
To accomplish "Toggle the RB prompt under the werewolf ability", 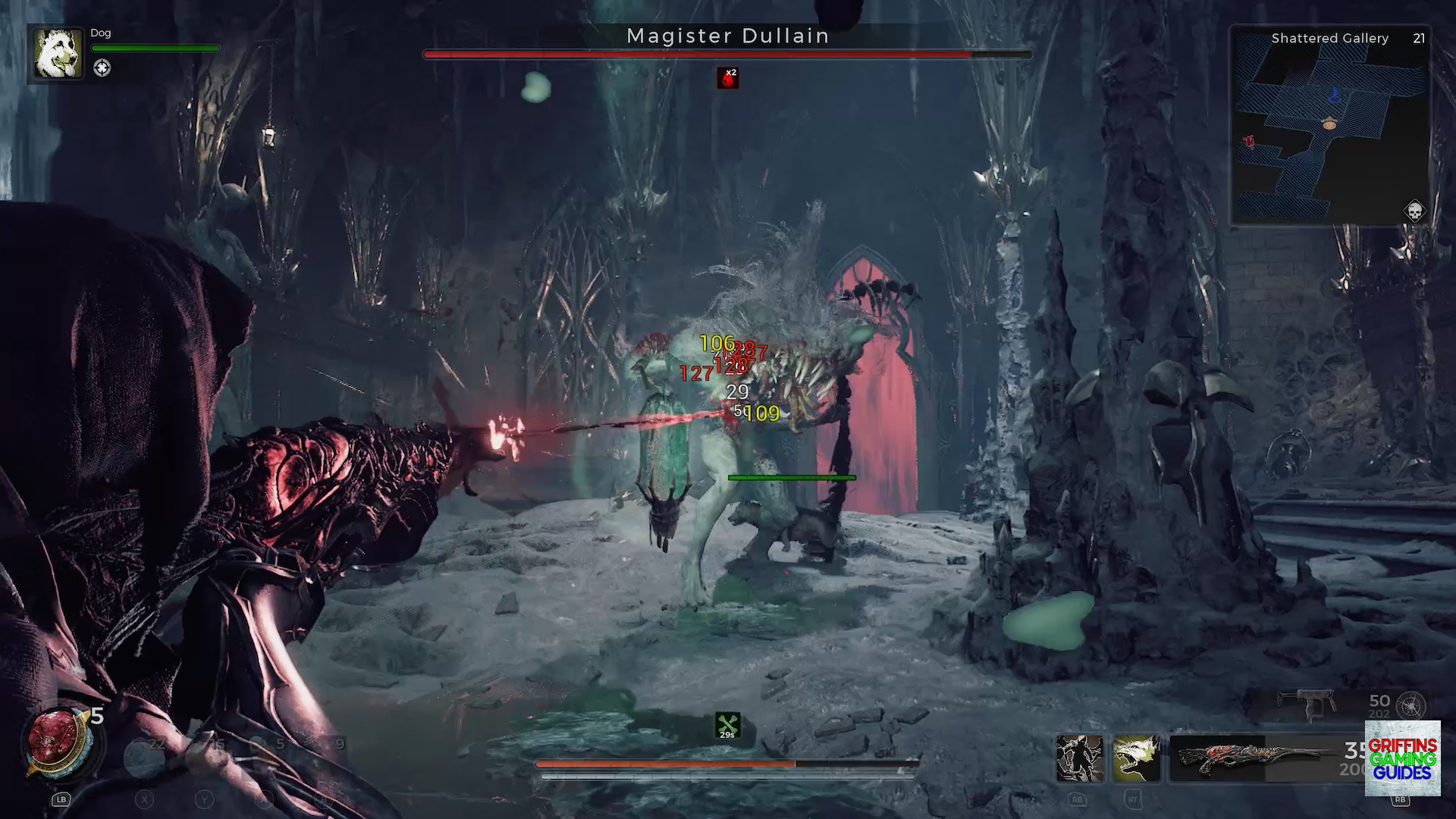I will click(1078, 799).
